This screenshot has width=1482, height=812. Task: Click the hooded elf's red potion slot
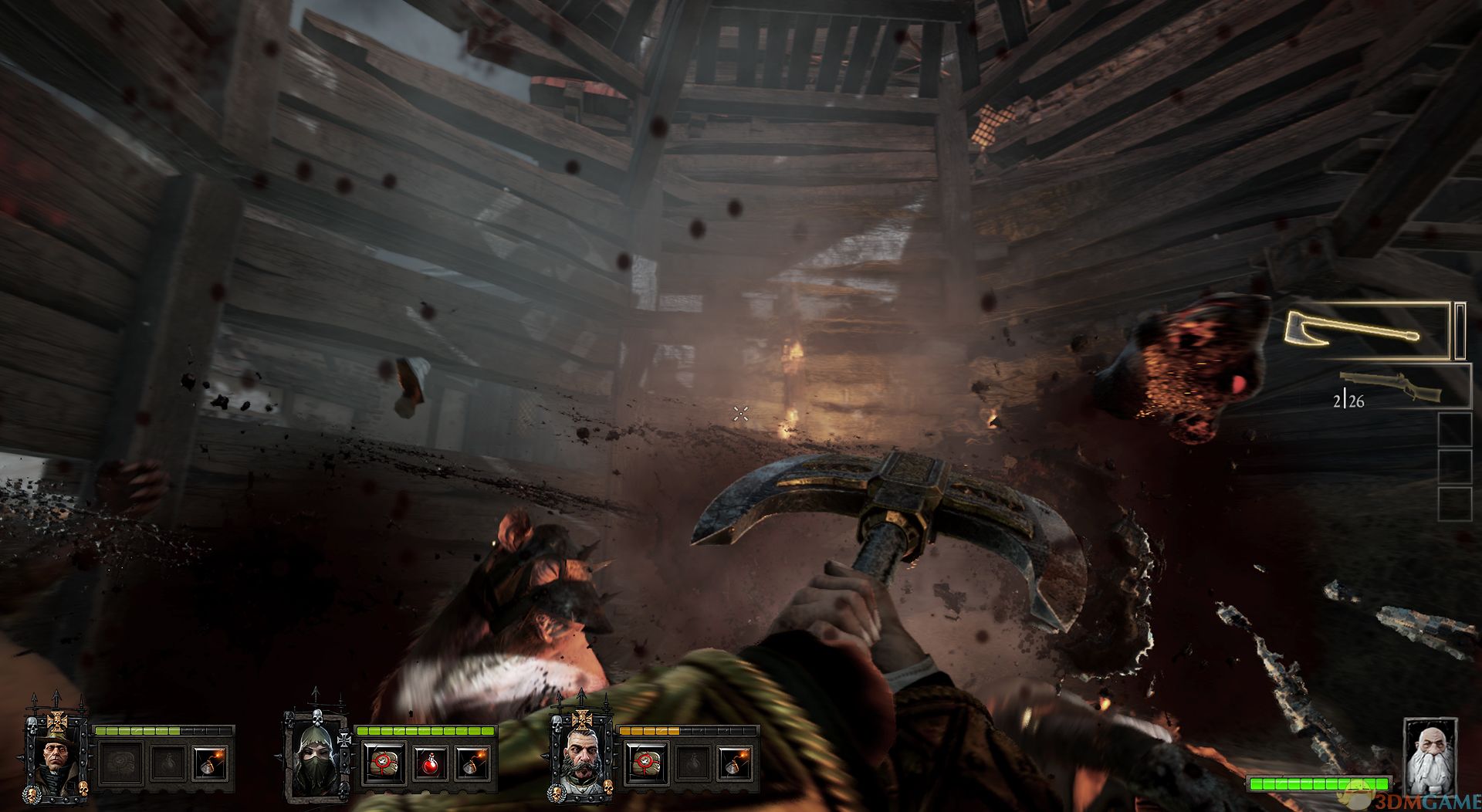point(428,763)
